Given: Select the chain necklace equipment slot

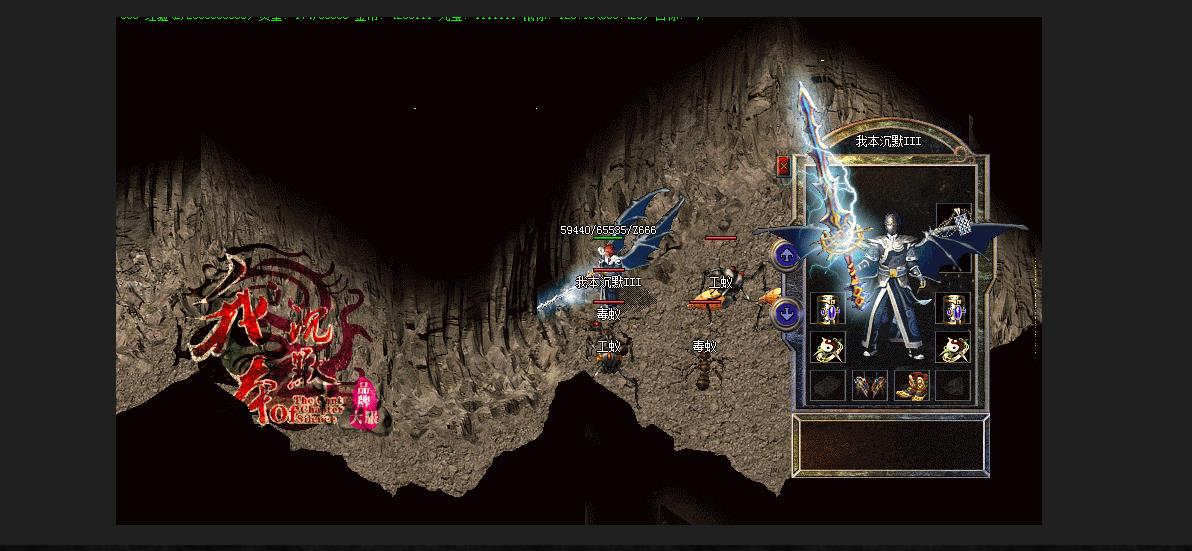Looking at the screenshot, I should [x=953, y=219].
